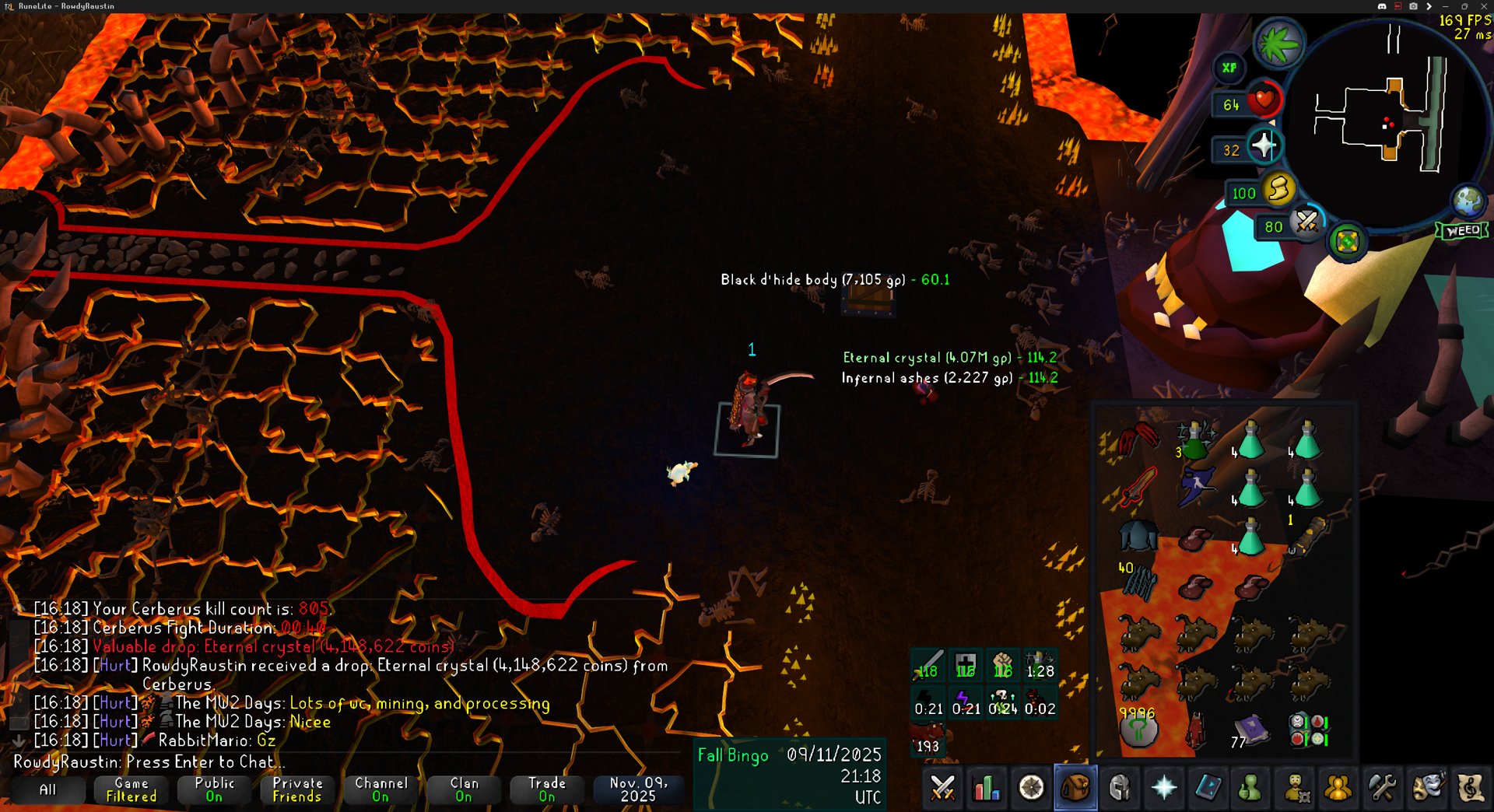Open the Emotes masks tab
Viewport: 1494px width, 812px height.
1427,788
